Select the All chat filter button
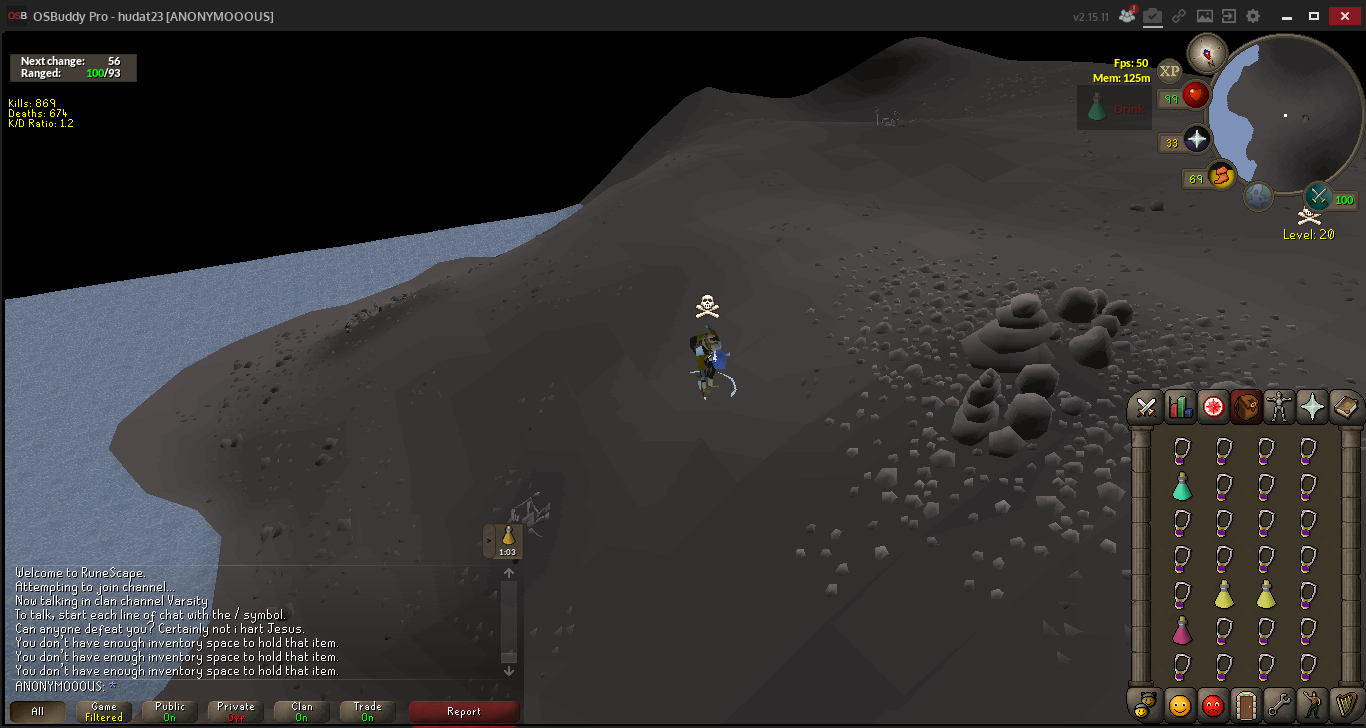This screenshot has width=1366, height=728. click(37, 712)
